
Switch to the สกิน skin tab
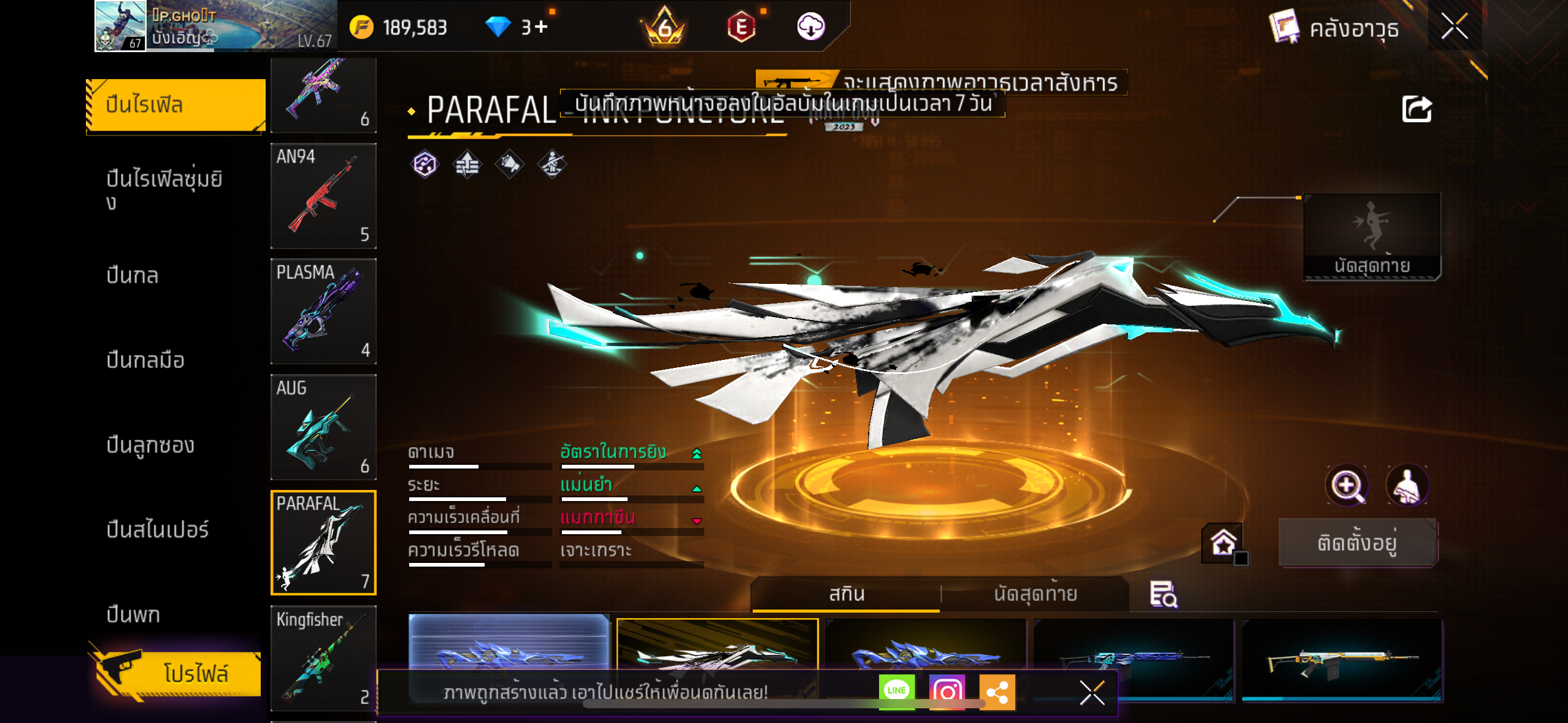(x=847, y=594)
